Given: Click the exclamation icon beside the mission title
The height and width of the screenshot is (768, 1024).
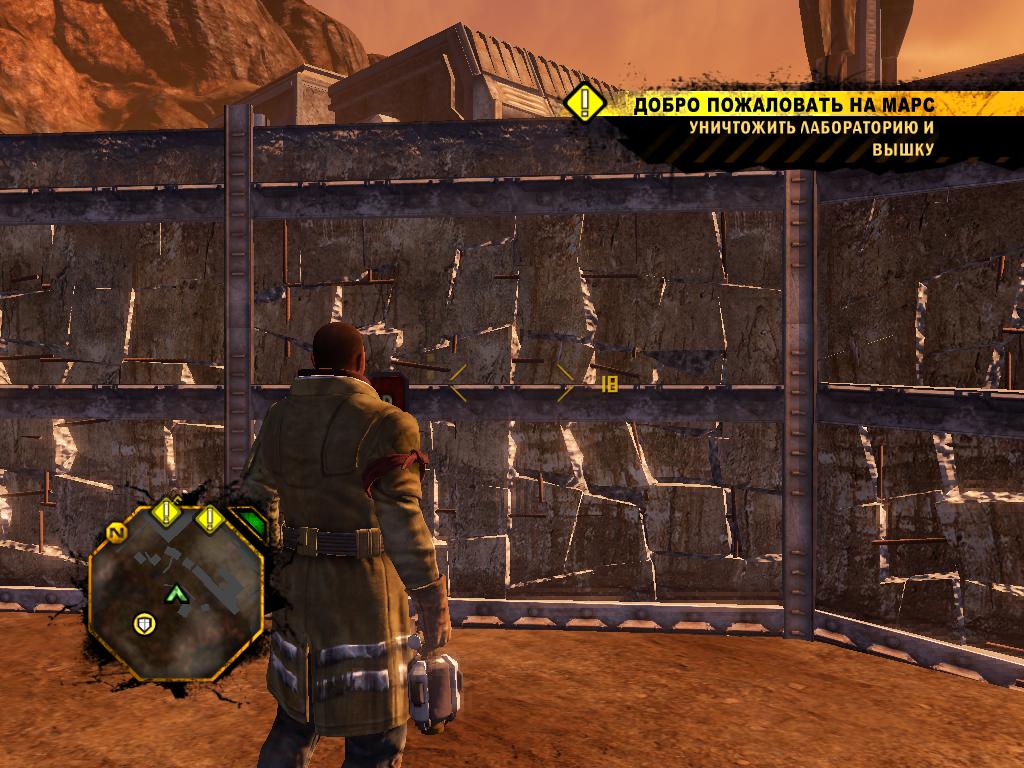Looking at the screenshot, I should (582, 103).
